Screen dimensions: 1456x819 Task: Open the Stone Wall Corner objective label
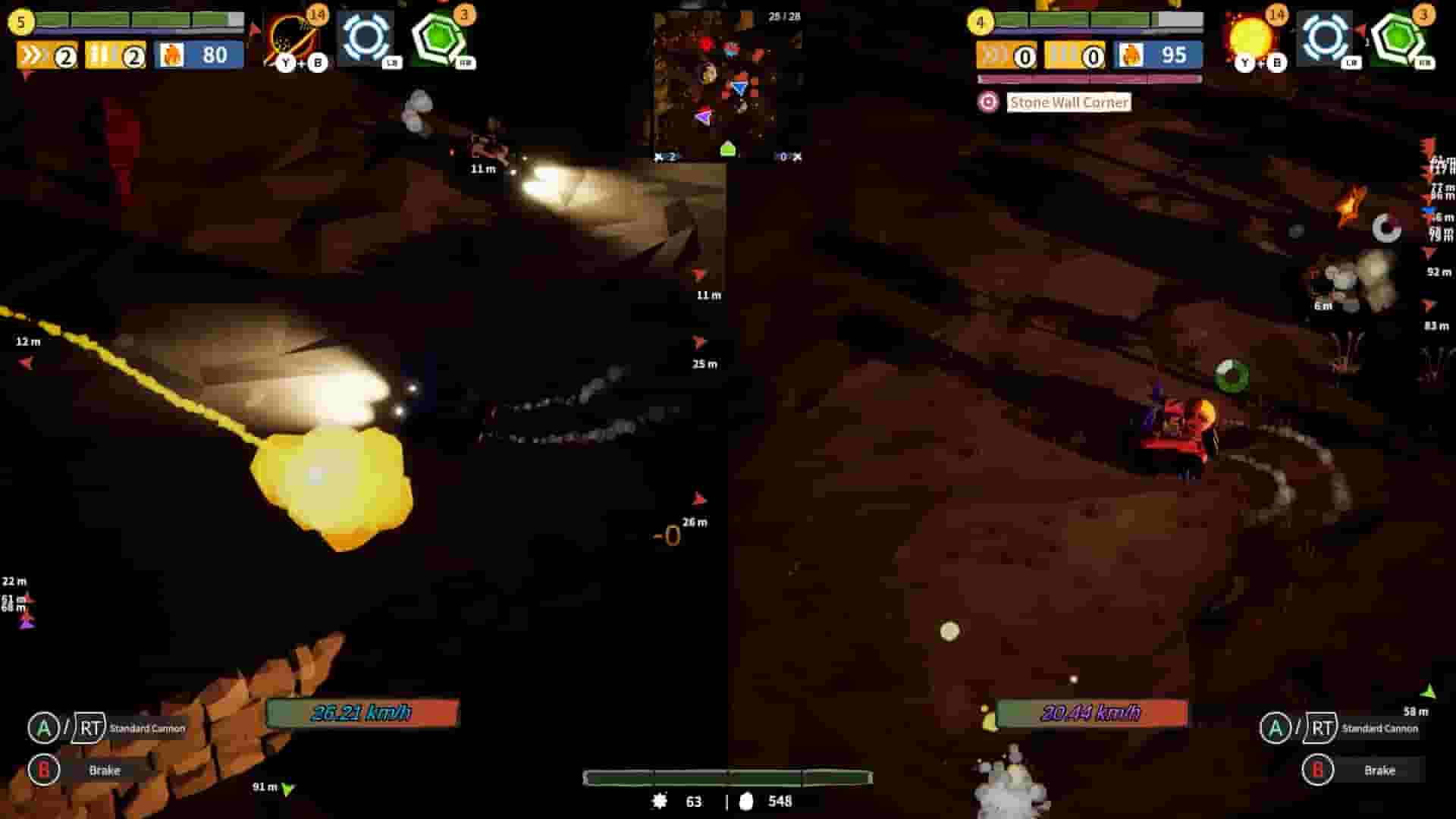[x=1068, y=102]
